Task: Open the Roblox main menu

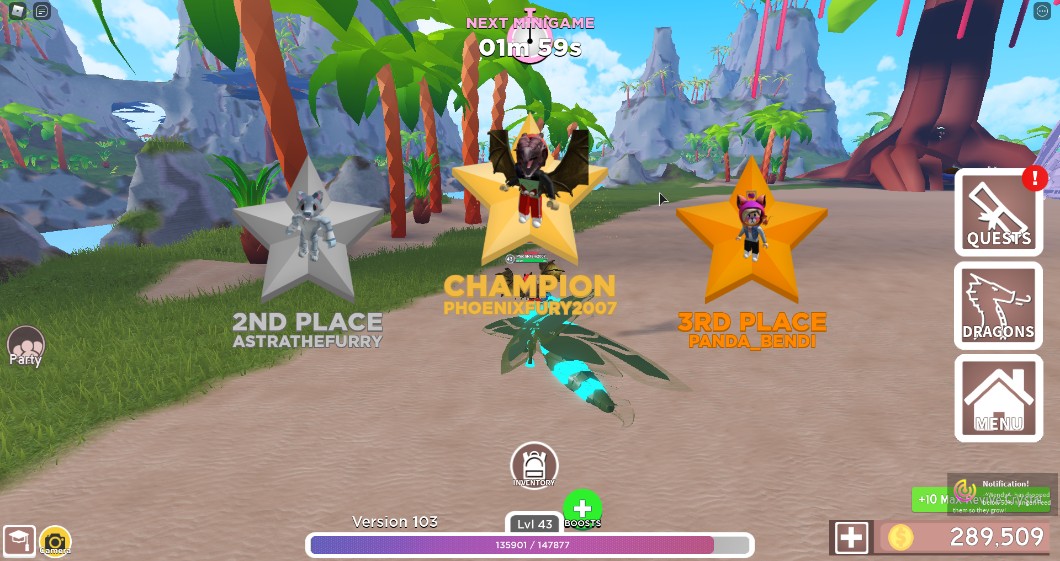Action: tap(17, 12)
